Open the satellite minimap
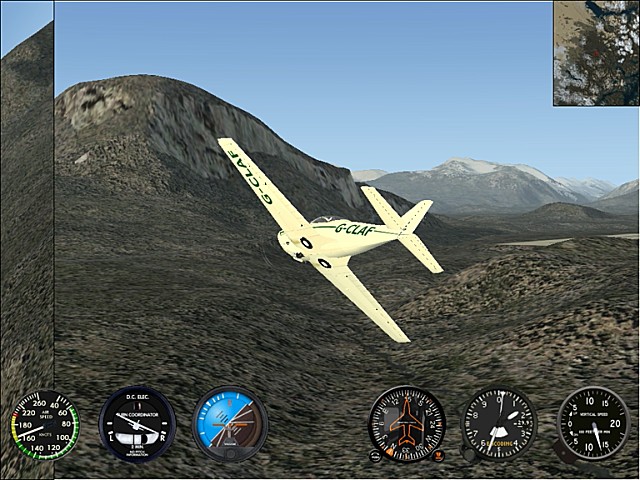The height and width of the screenshot is (480, 640). pyautogui.click(x=596, y=53)
